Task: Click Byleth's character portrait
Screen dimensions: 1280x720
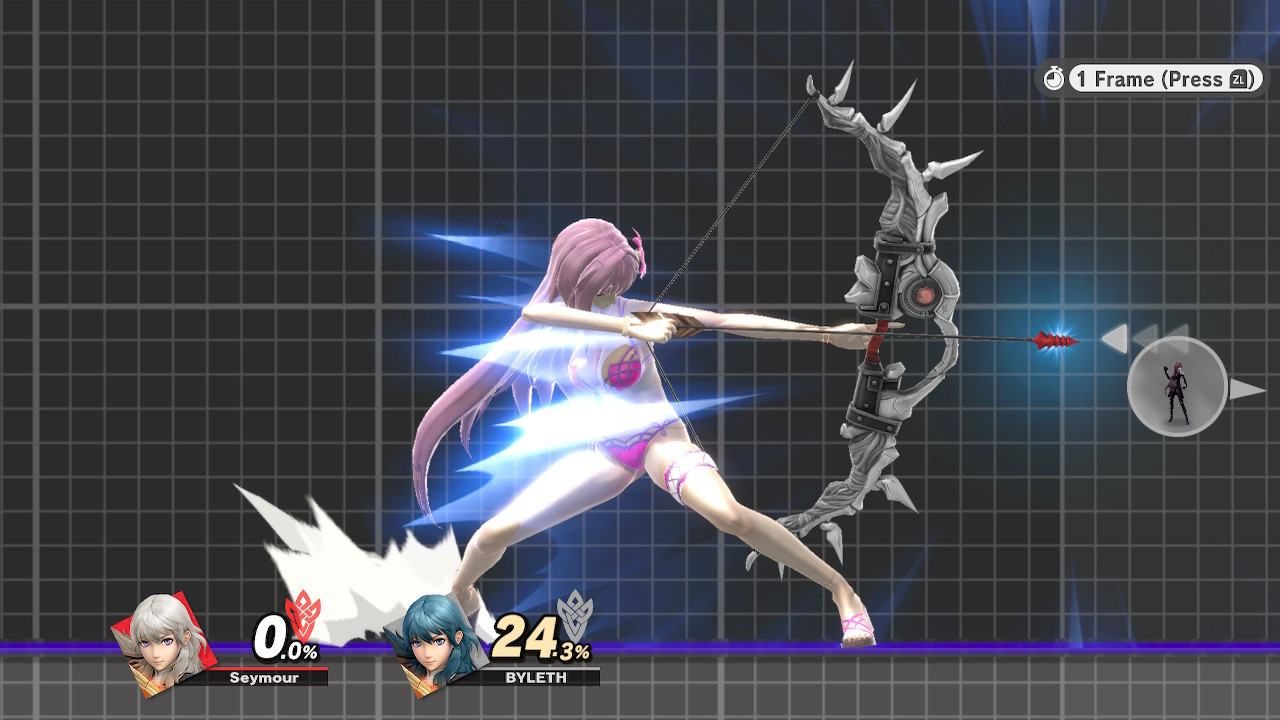Action: point(437,646)
